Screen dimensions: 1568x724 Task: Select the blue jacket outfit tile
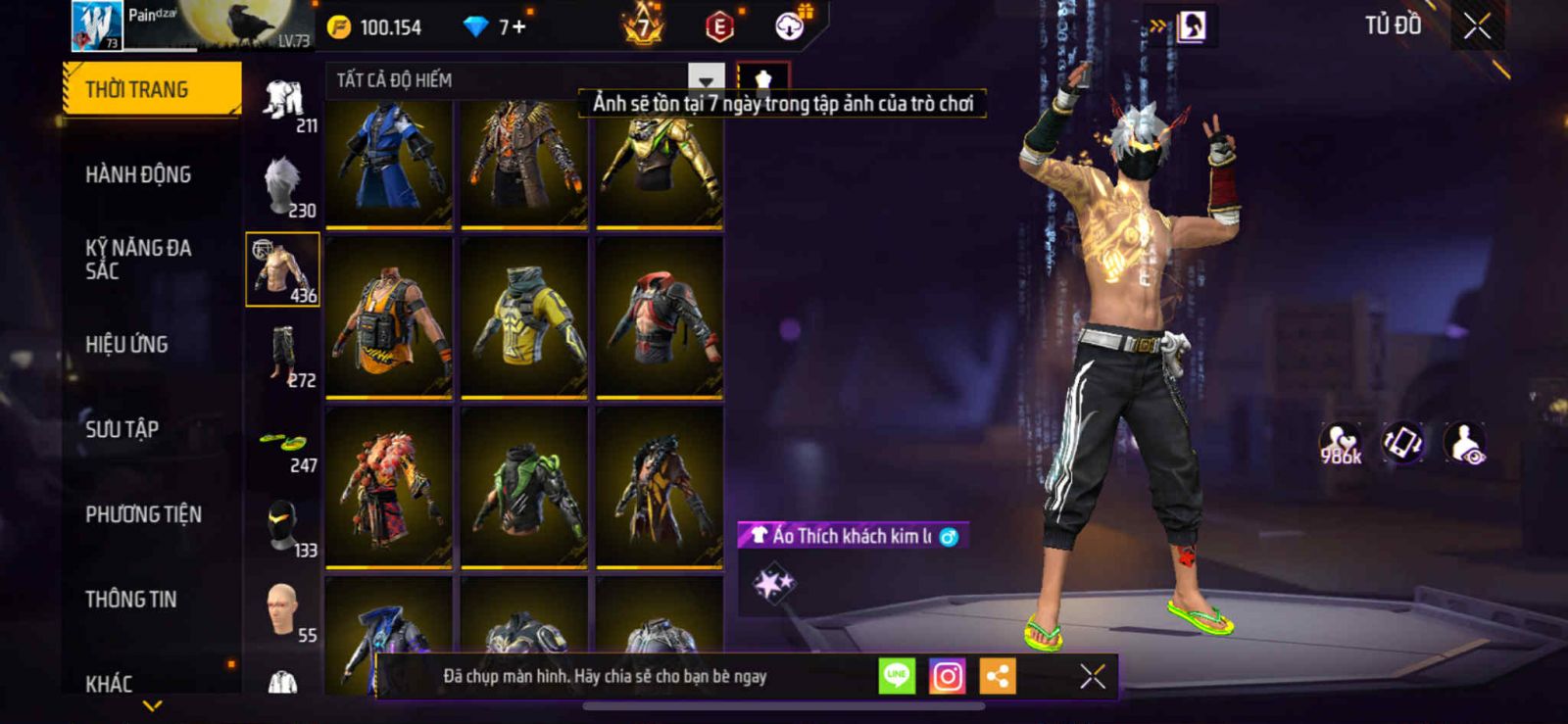tap(389, 162)
